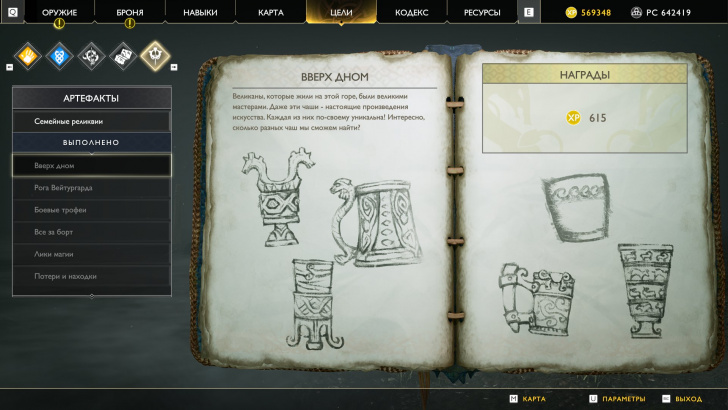
Task: Choose the Все за борт entry
Action: point(91,231)
